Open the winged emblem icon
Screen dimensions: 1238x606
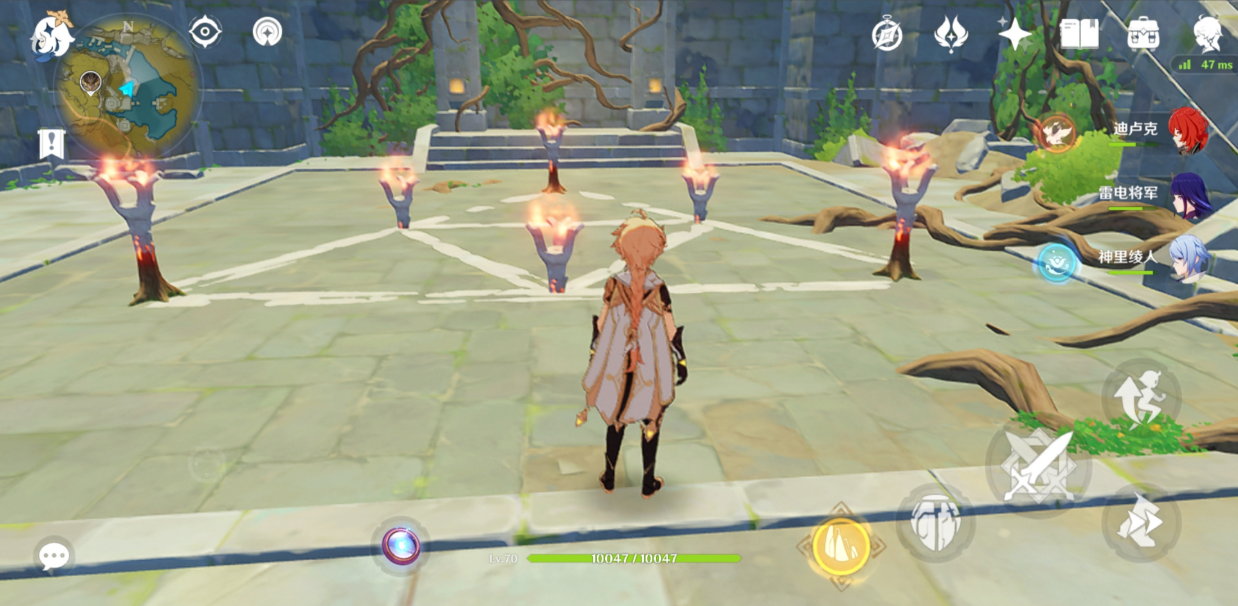click(x=950, y=35)
